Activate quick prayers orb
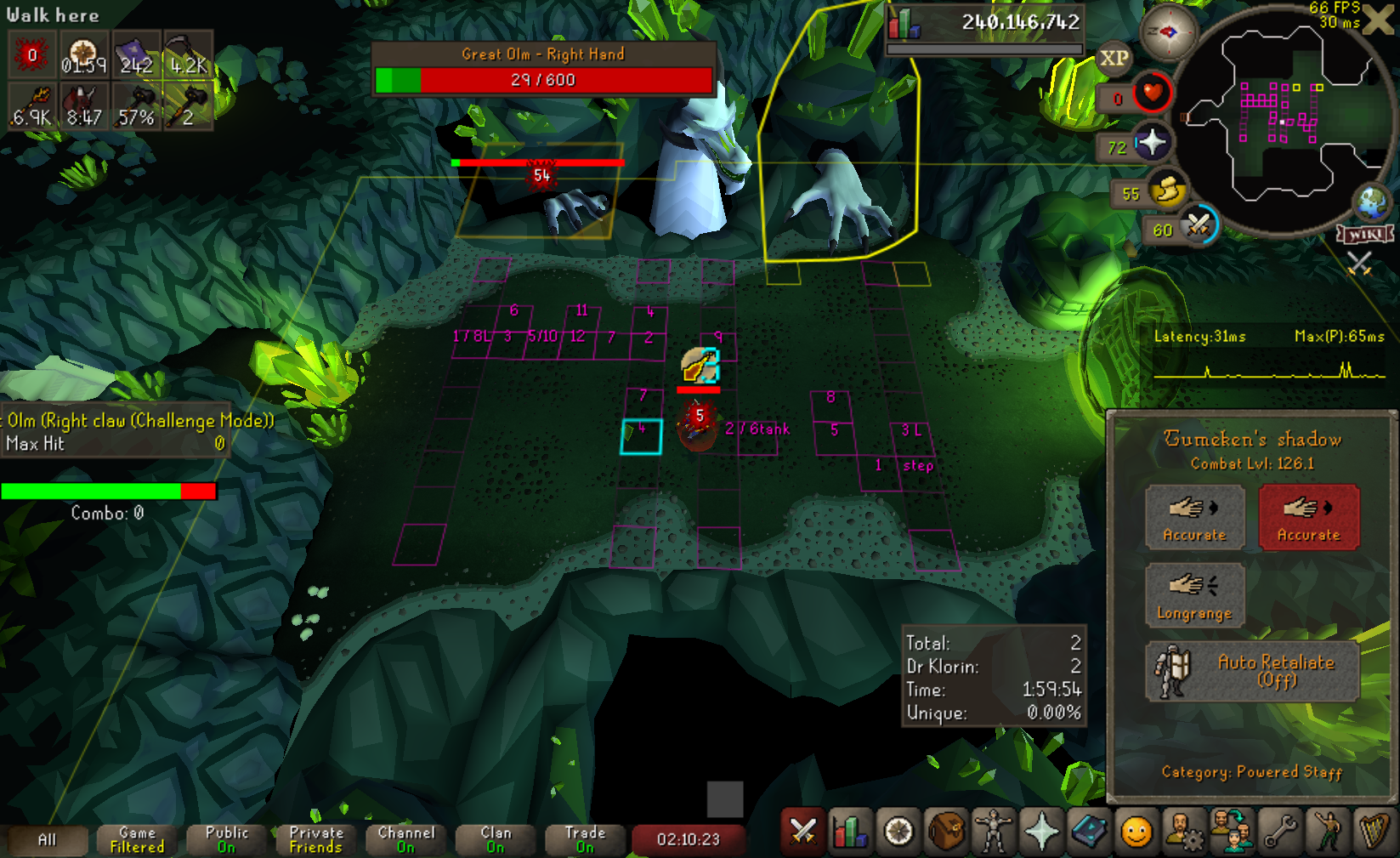This screenshot has width=1400, height=858. click(1152, 143)
